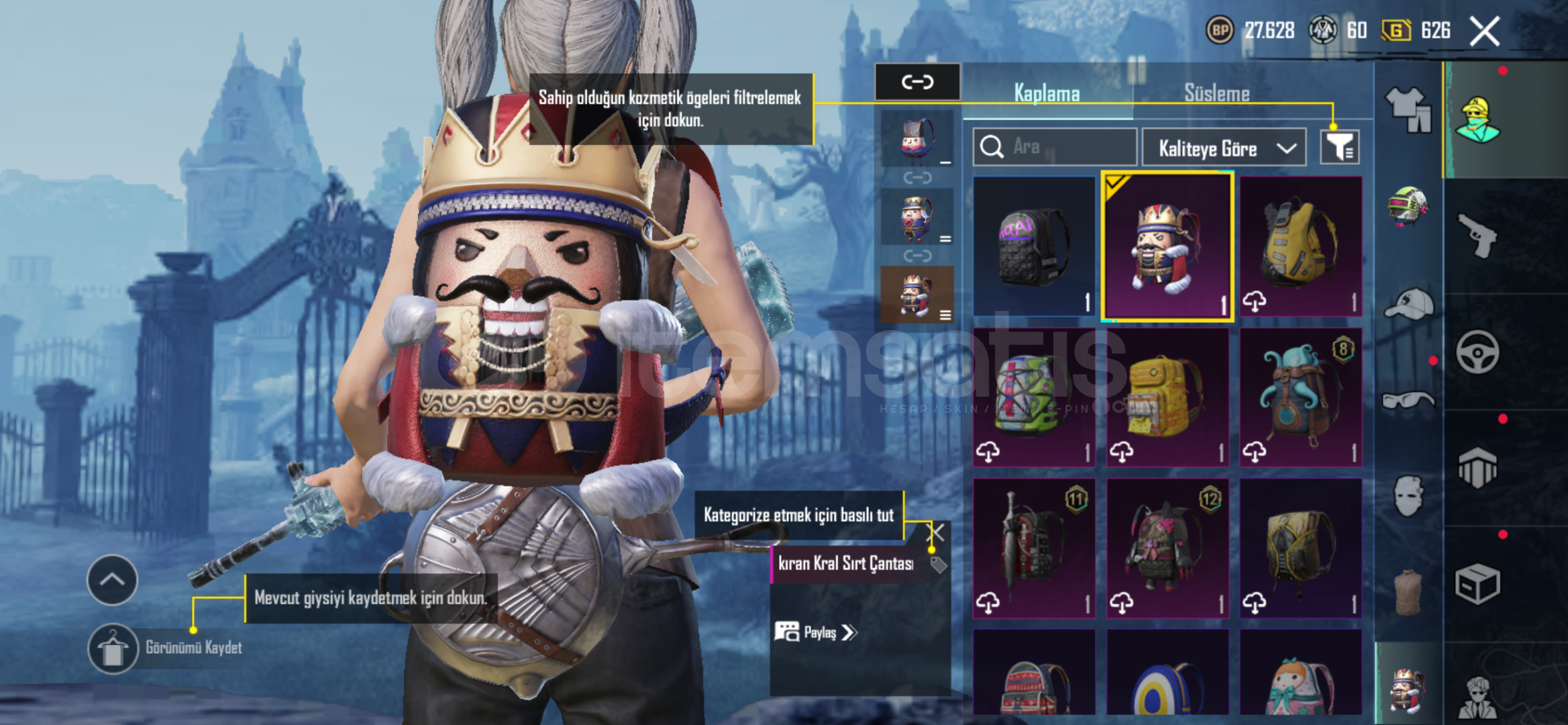Close the item name popup

click(x=935, y=533)
